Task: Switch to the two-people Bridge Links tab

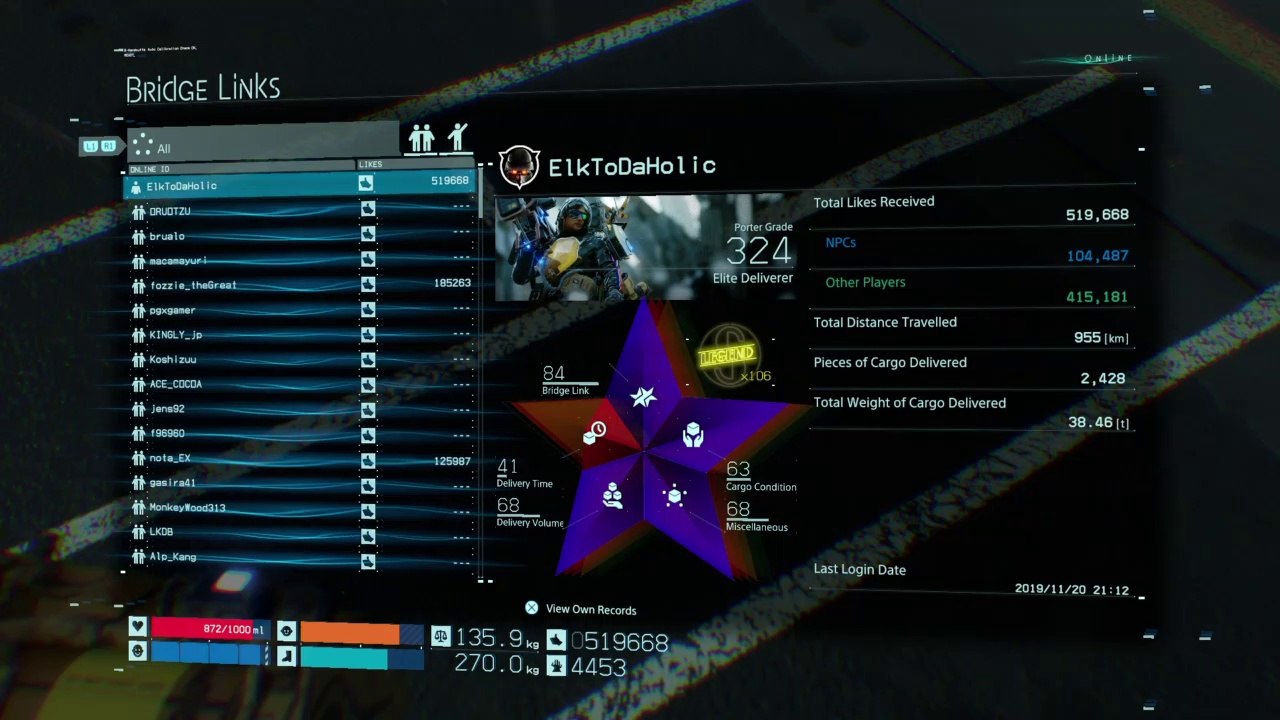Action: [422, 138]
